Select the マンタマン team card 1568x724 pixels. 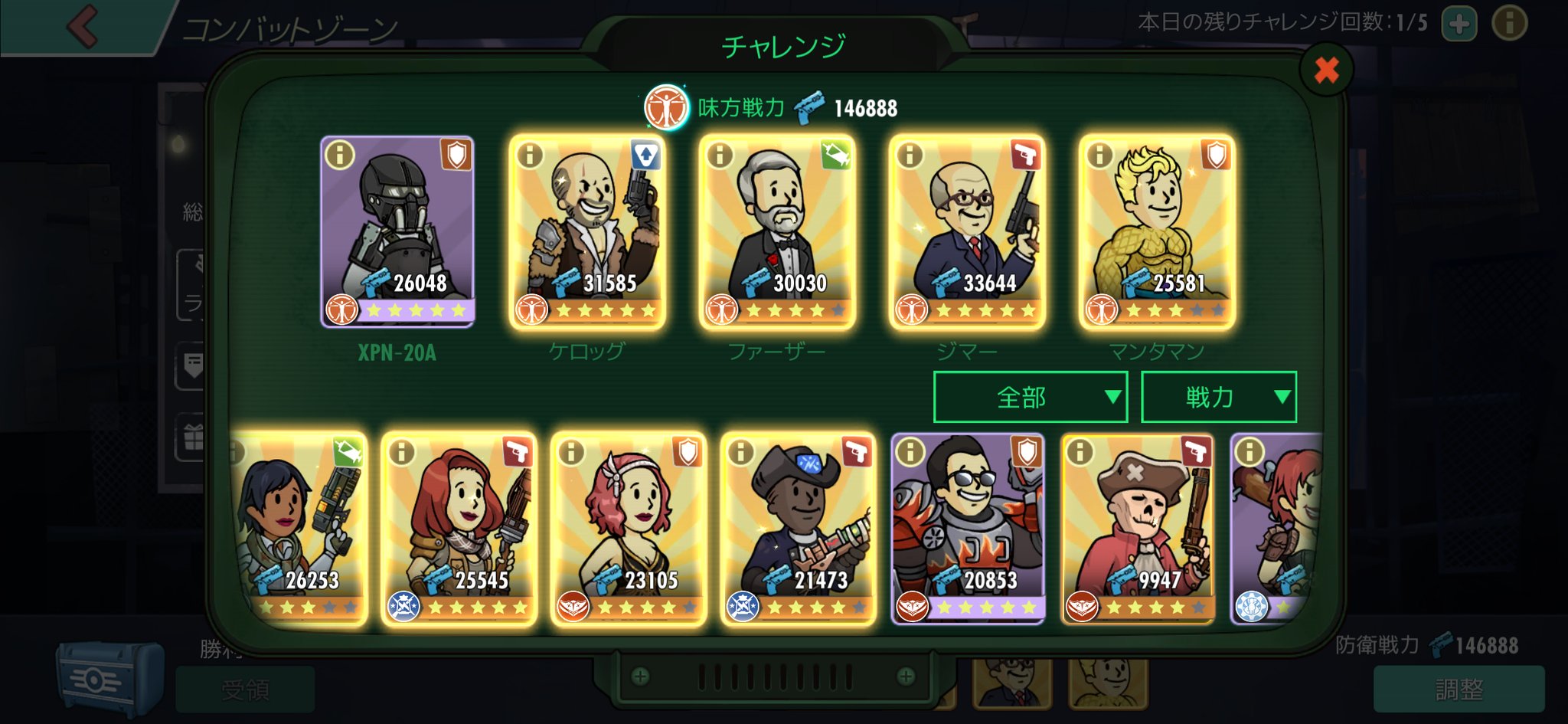pos(1157,230)
